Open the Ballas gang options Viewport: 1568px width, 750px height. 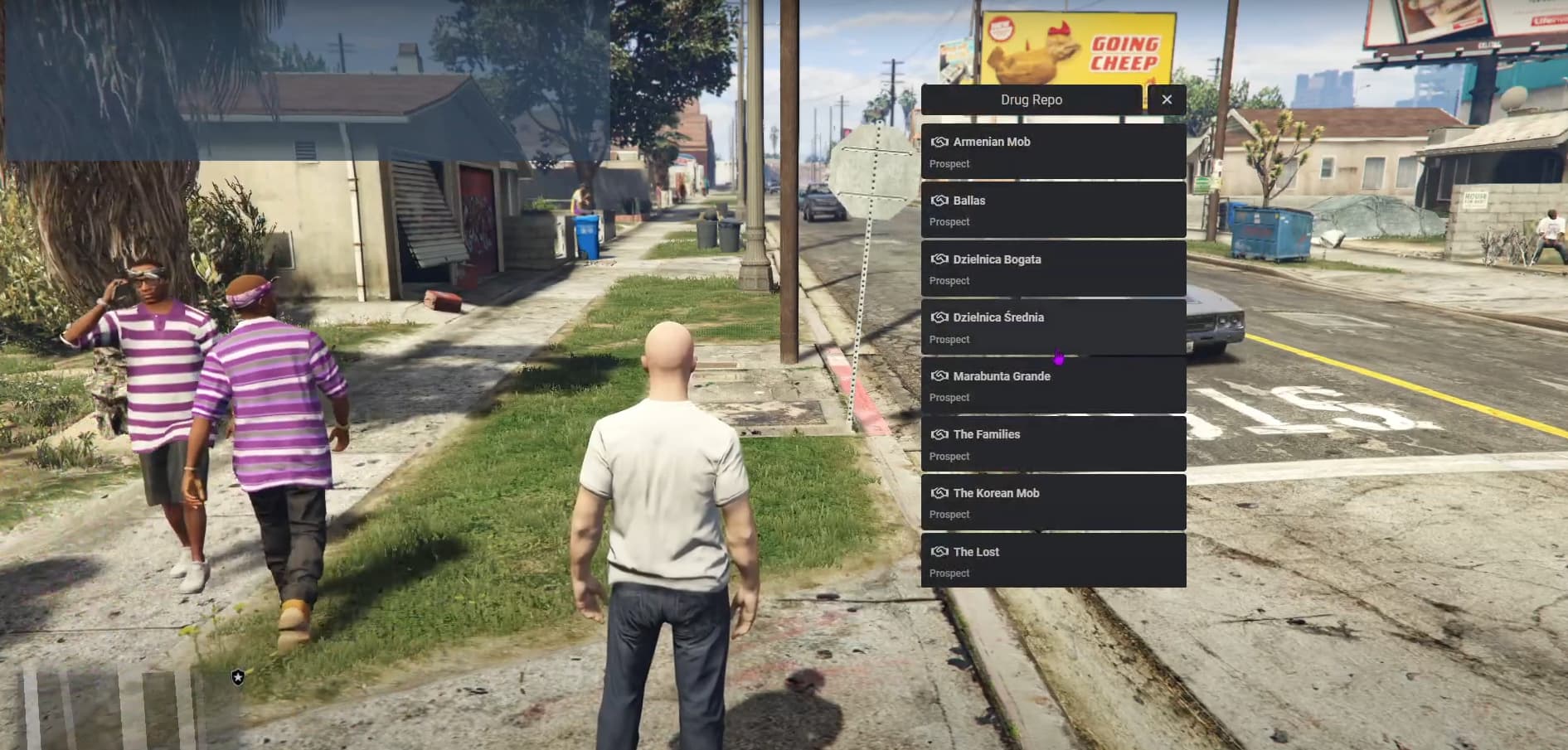click(x=1053, y=210)
